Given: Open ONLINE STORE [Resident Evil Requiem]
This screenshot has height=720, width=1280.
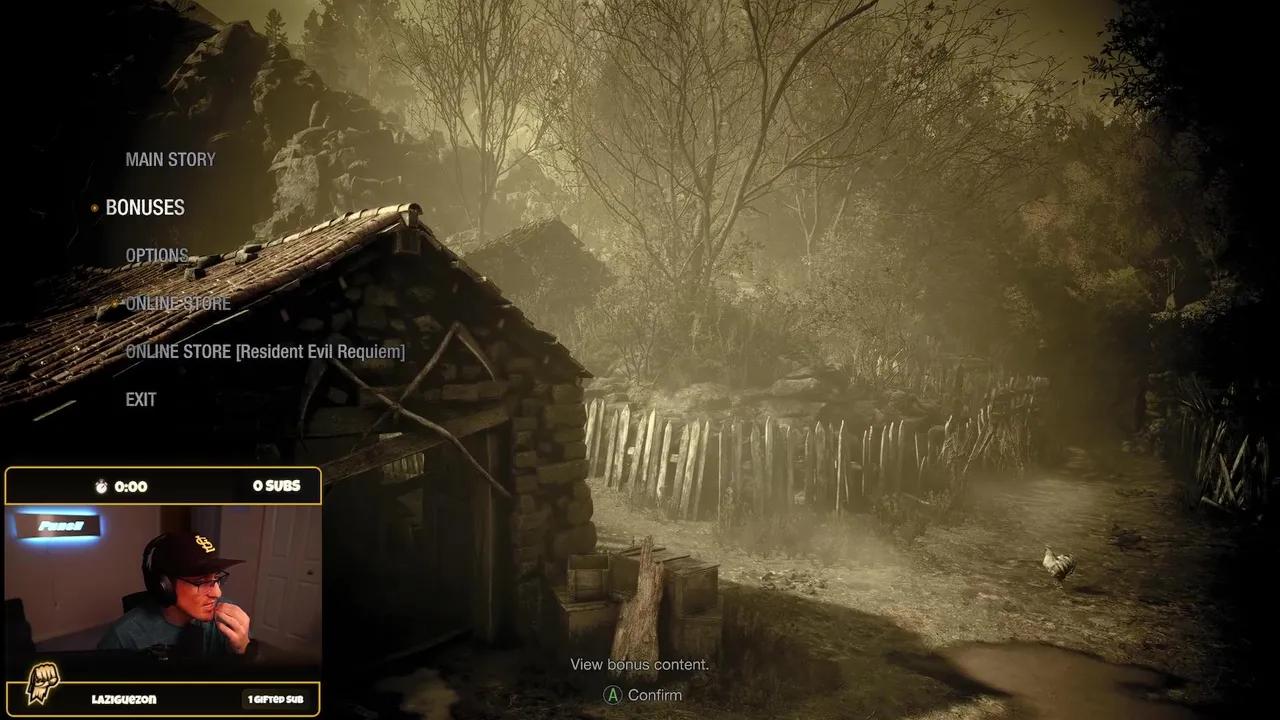Looking at the screenshot, I should pyautogui.click(x=266, y=352).
